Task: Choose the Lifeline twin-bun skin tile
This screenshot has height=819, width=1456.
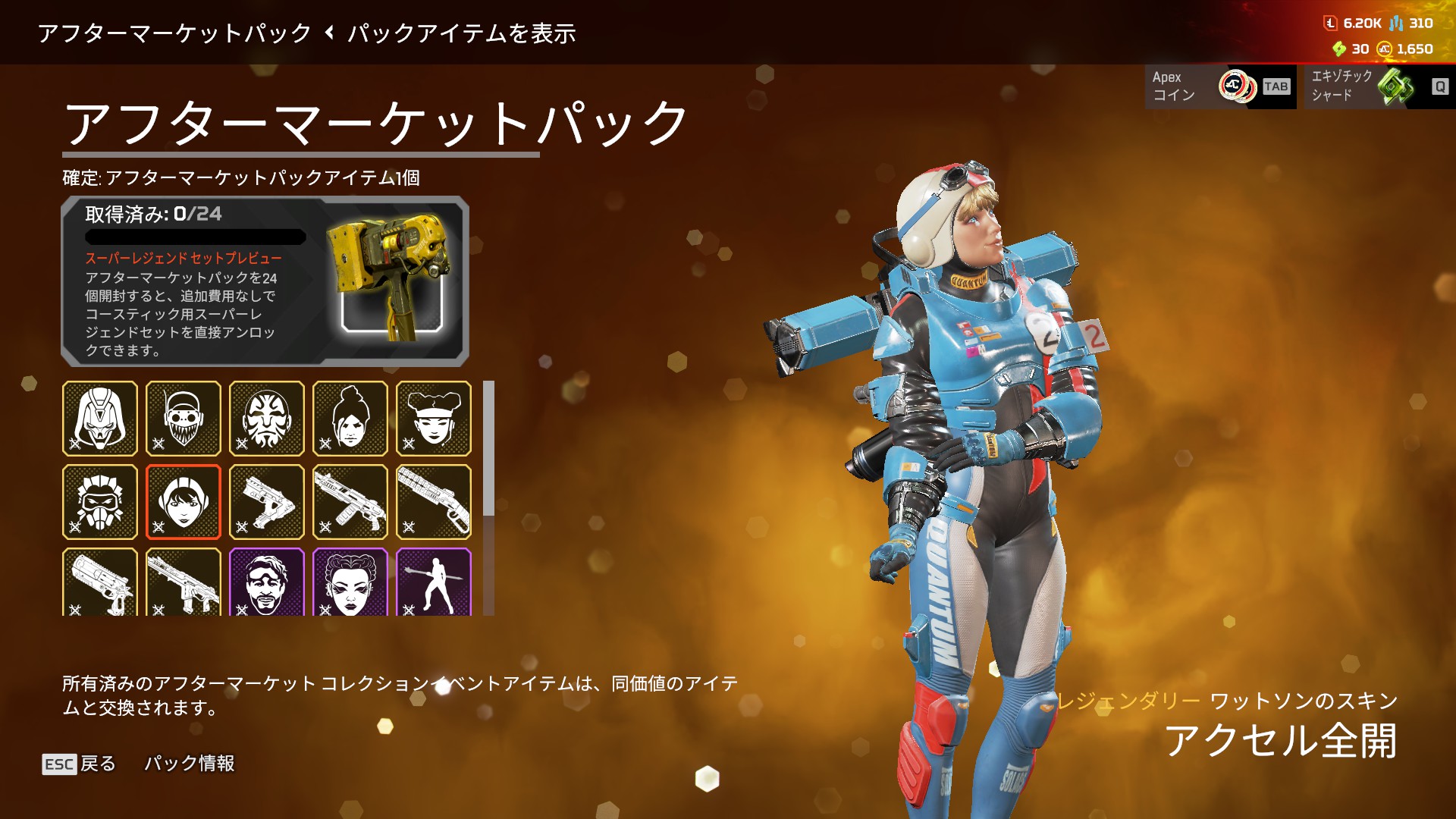Action: tap(434, 419)
